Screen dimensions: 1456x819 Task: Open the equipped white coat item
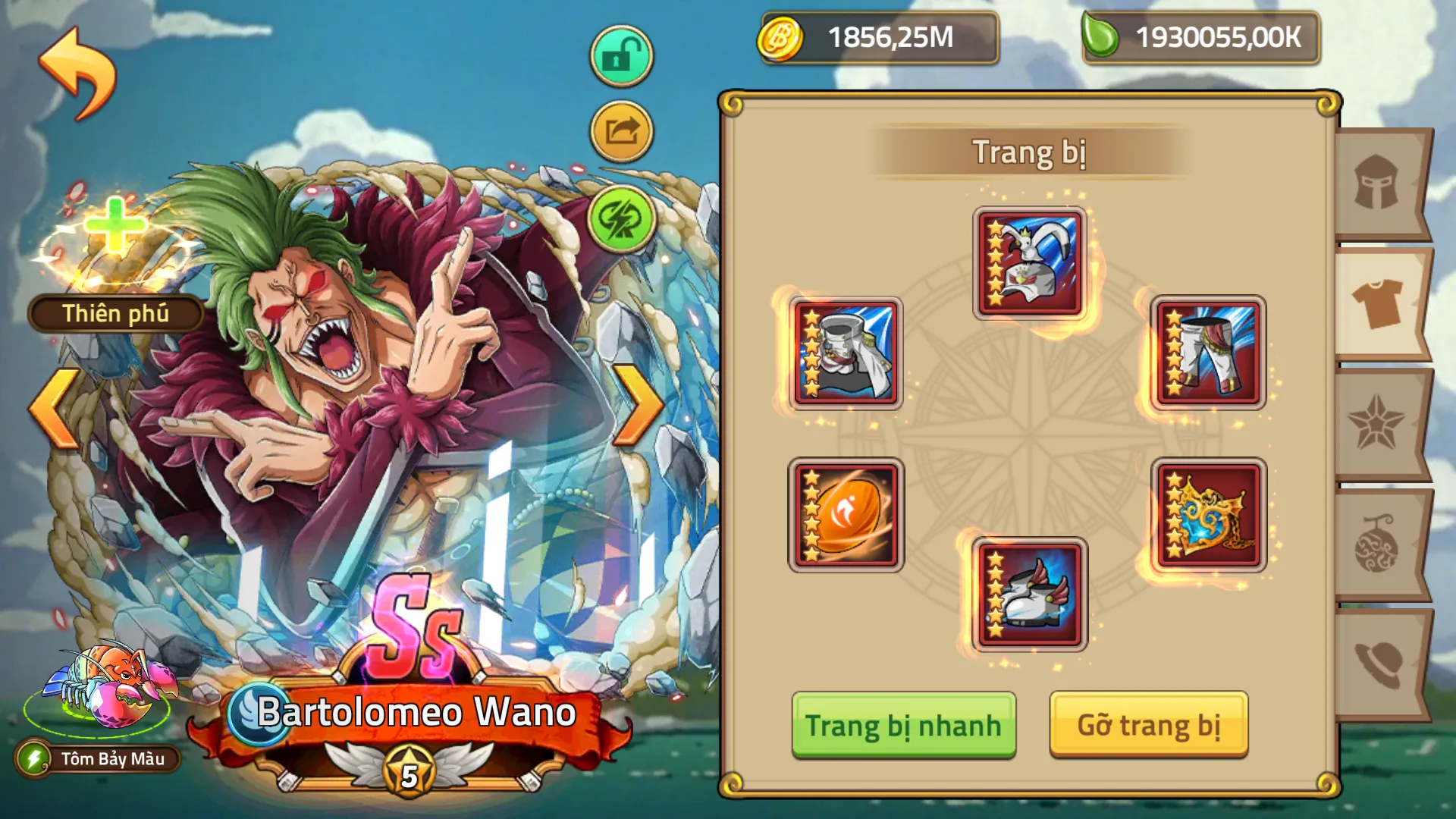[x=847, y=353]
